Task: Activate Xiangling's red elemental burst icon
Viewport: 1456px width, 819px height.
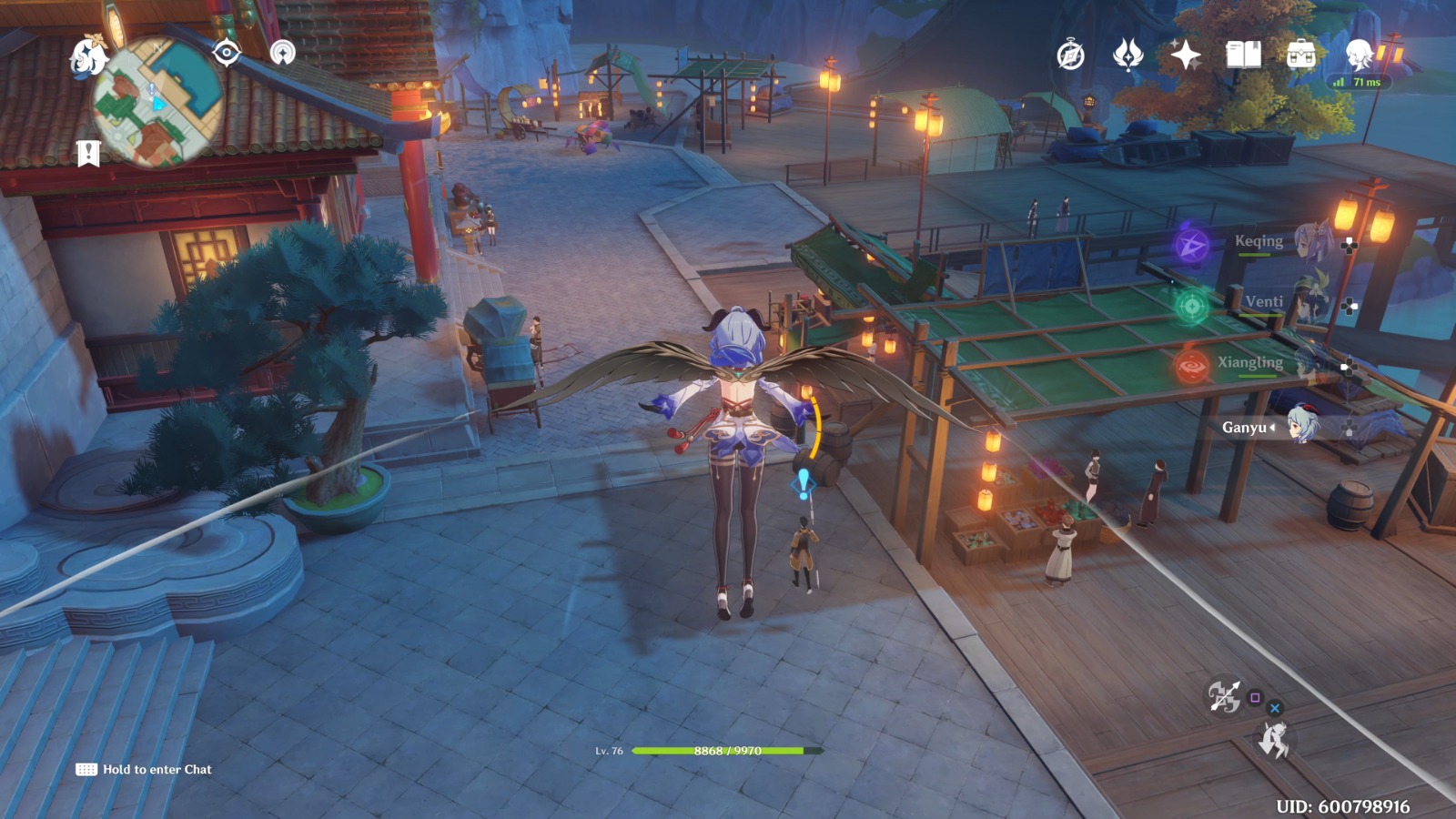Action: pos(1191,367)
